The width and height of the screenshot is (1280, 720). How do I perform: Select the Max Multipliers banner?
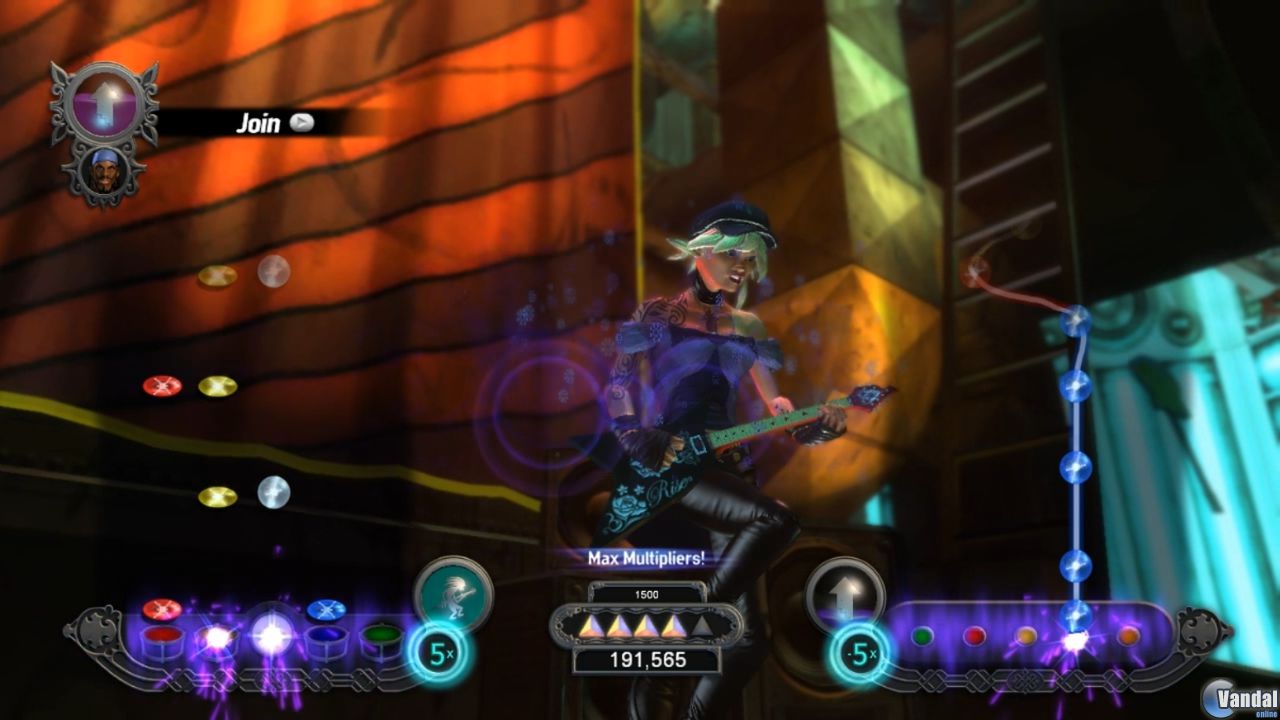(x=648, y=560)
